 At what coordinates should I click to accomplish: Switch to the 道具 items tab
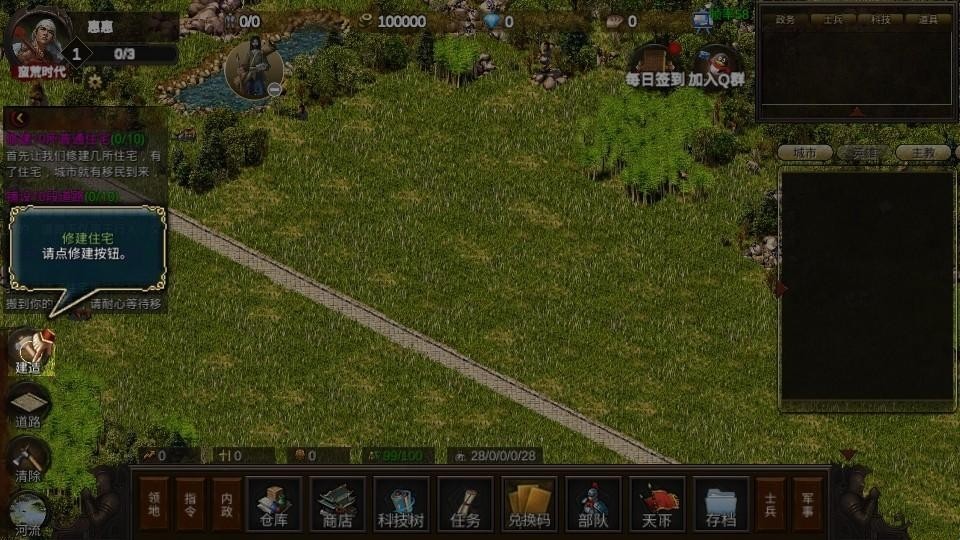tap(926, 19)
